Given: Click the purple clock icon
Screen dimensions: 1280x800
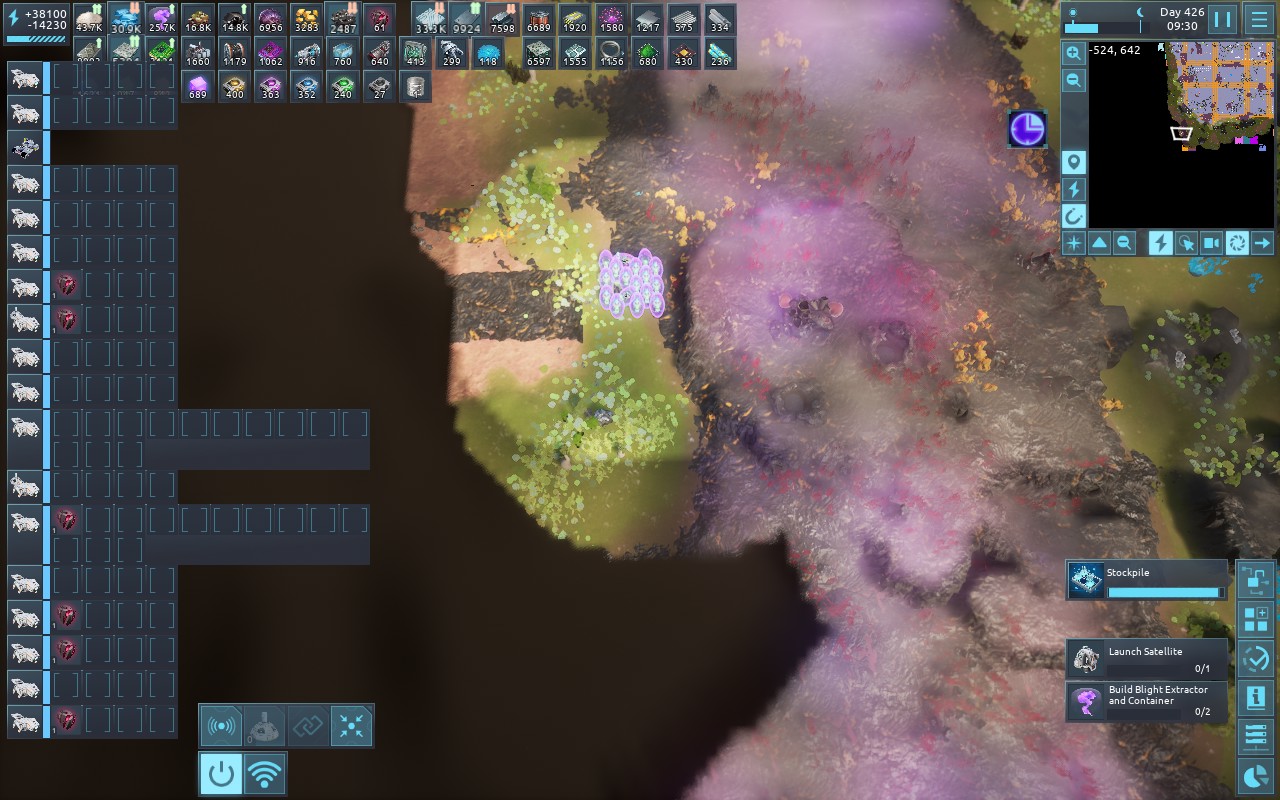Looking at the screenshot, I should click(x=1027, y=129).
